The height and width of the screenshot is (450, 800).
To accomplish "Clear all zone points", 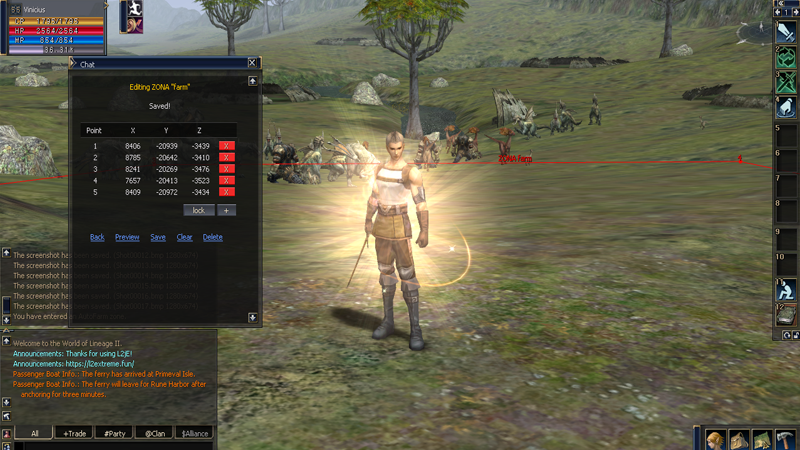I will coord(184,237).
